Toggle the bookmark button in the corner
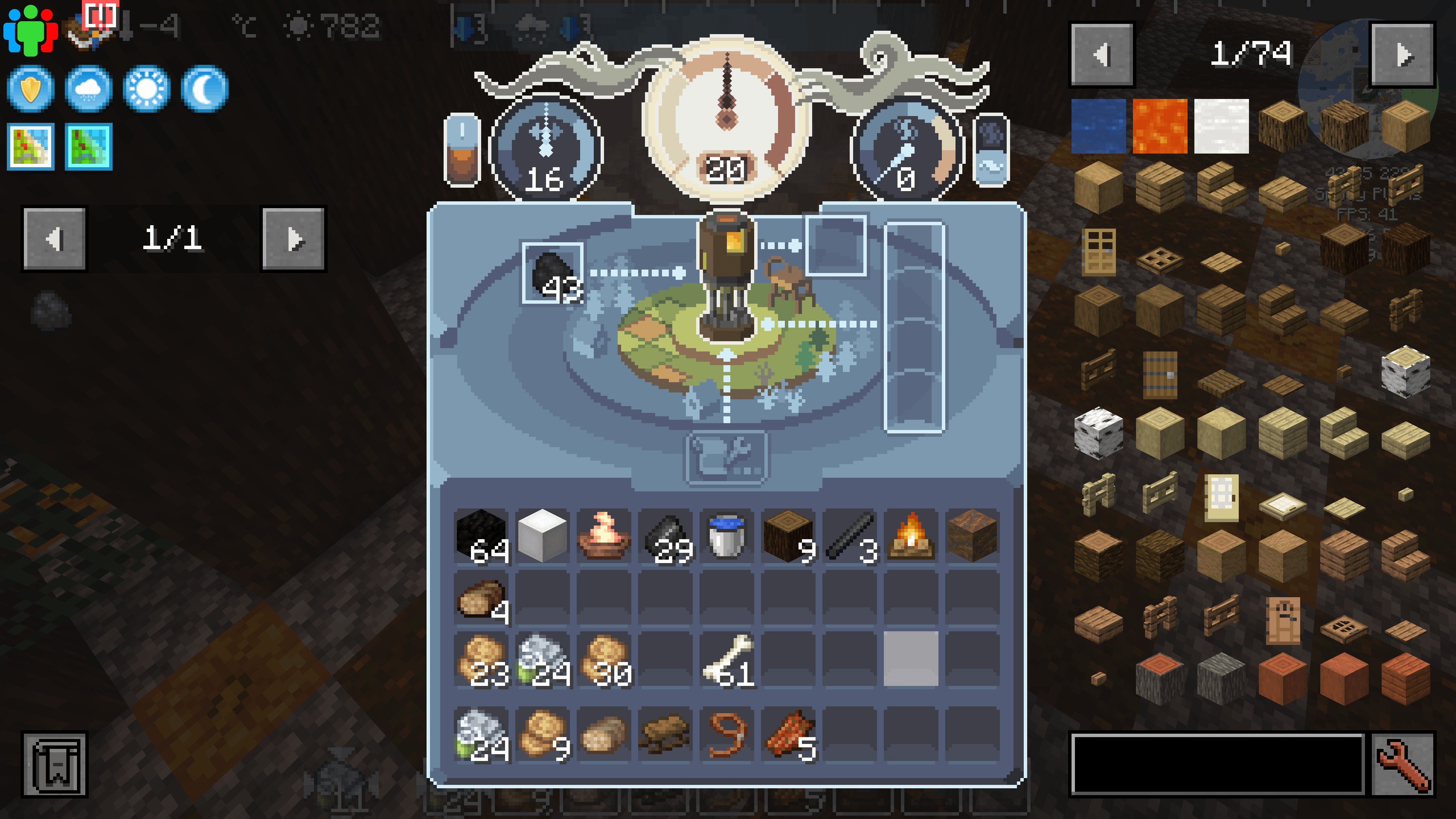 pyautogui.click(x=55, y=764)
